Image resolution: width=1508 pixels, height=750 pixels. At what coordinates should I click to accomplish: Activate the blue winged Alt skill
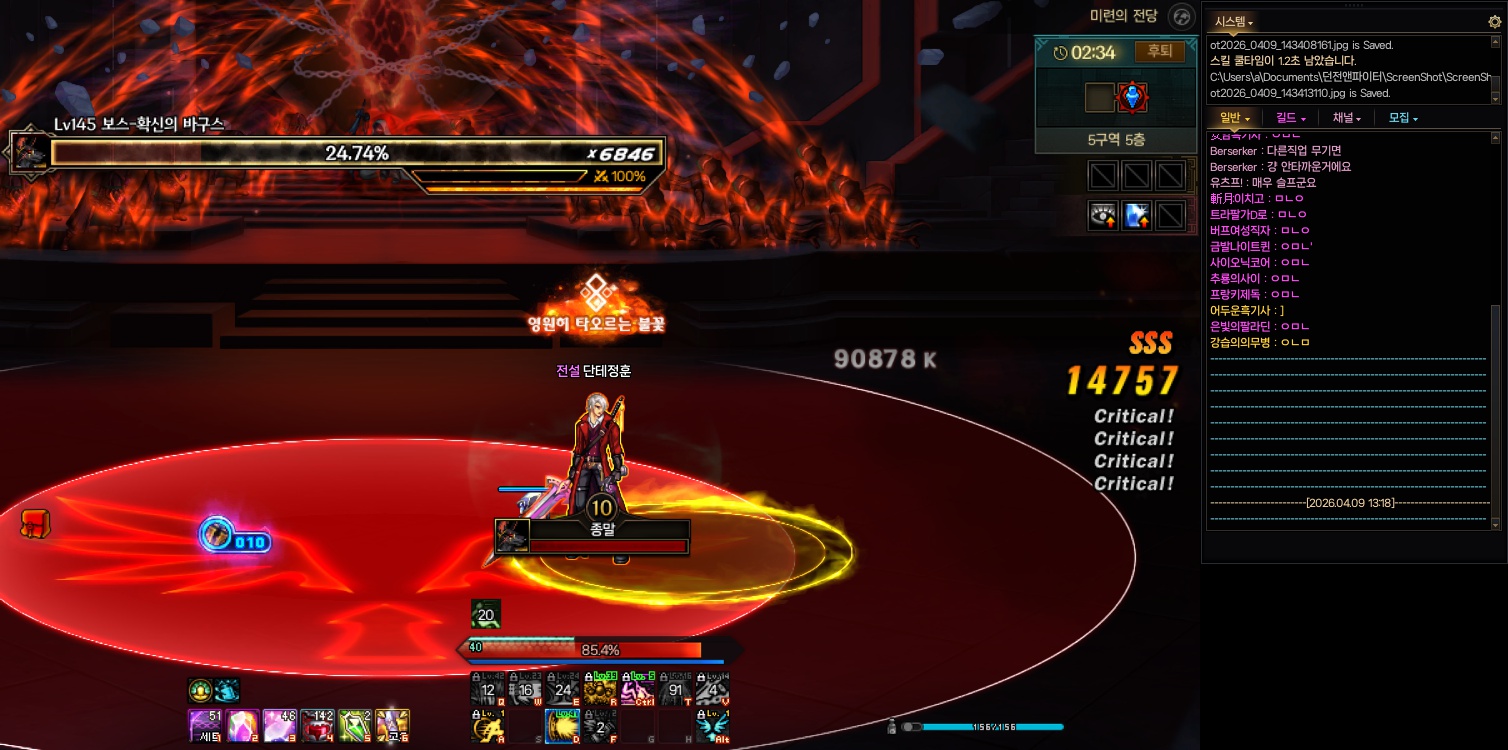711,725
